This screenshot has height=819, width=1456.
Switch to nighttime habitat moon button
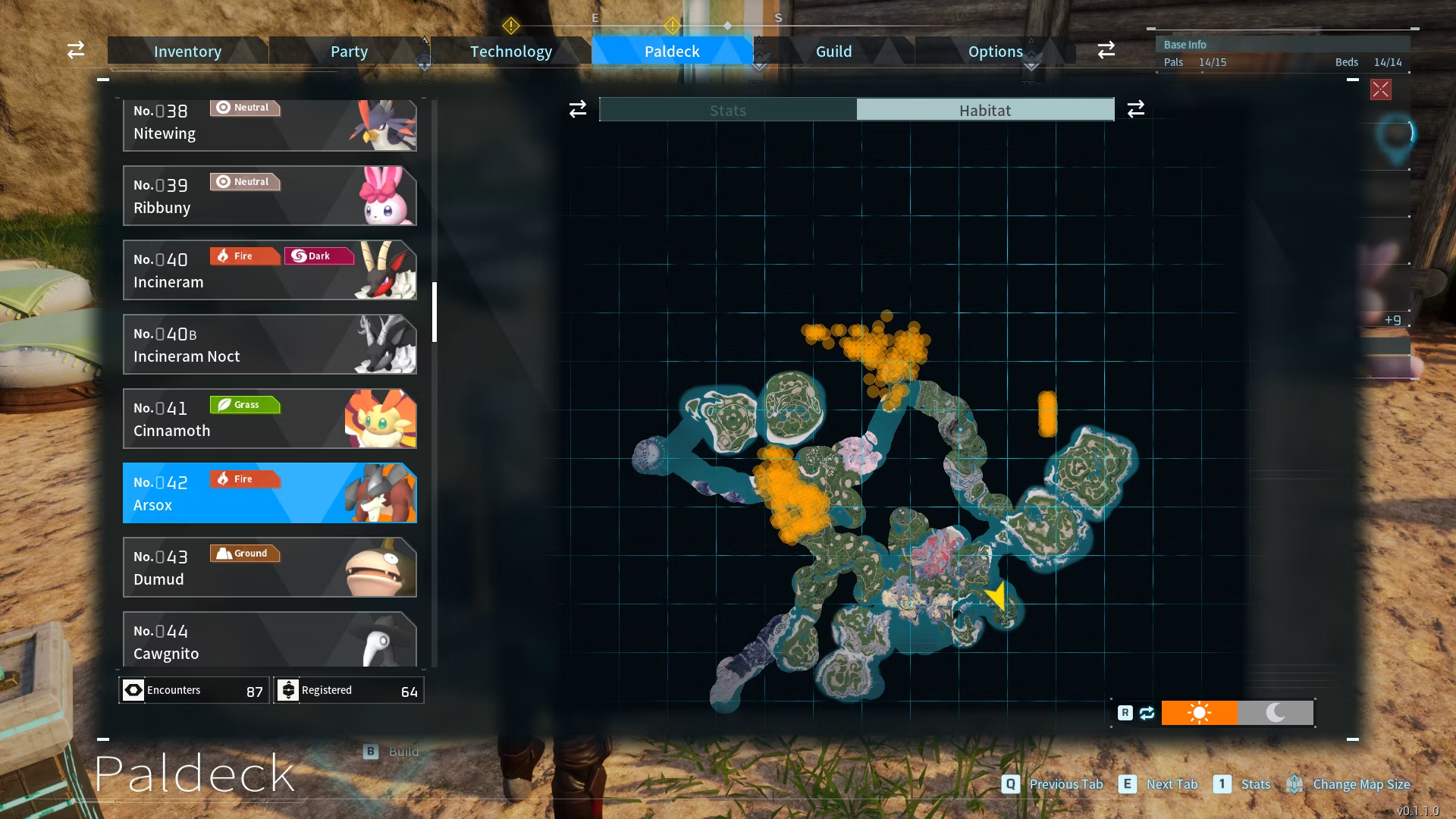[x=1276, y=713]
